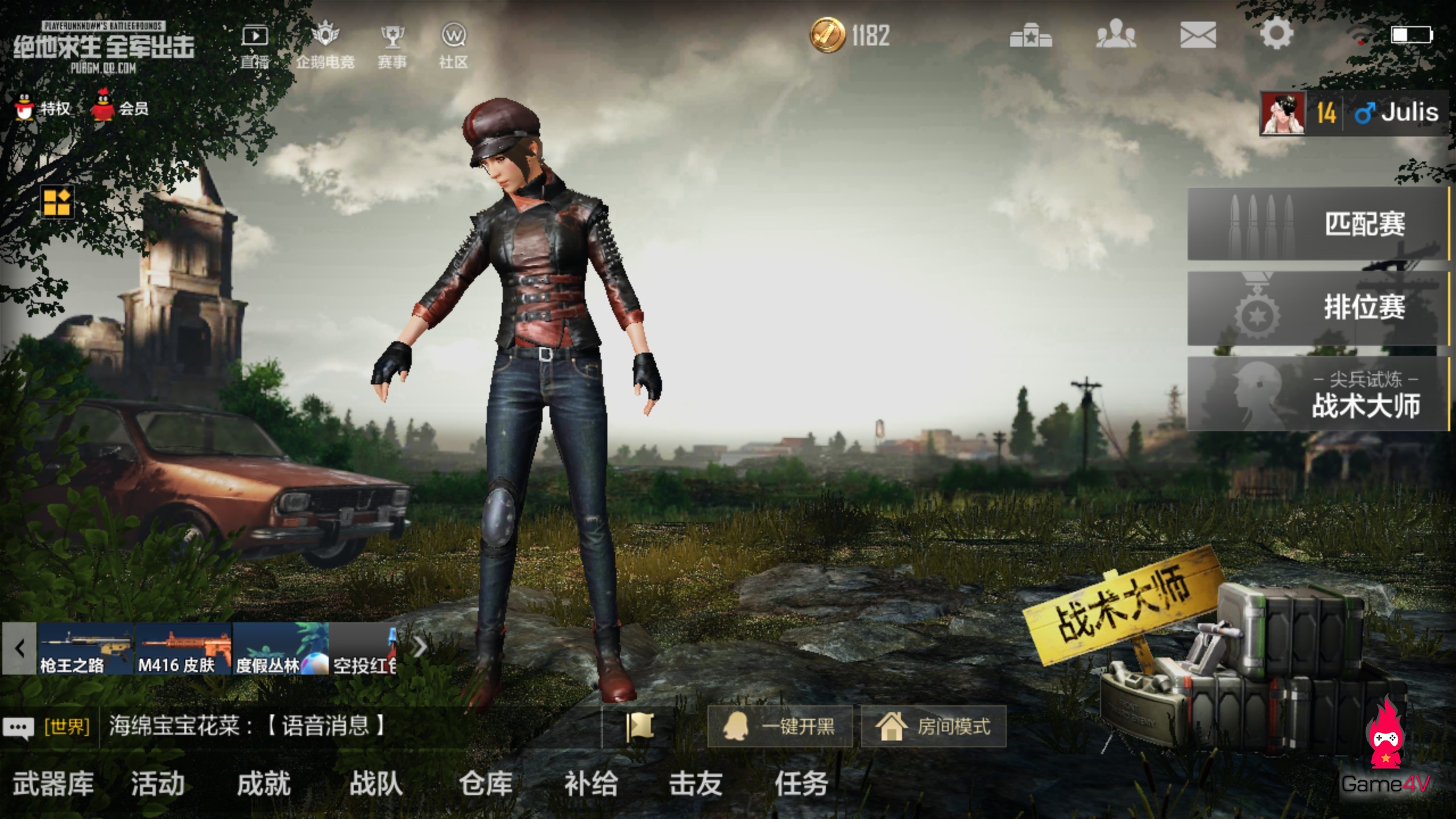Open the 社区 (Community) section
The width and height of the screenshot is (1456, 819).
[x=454, y=43]
